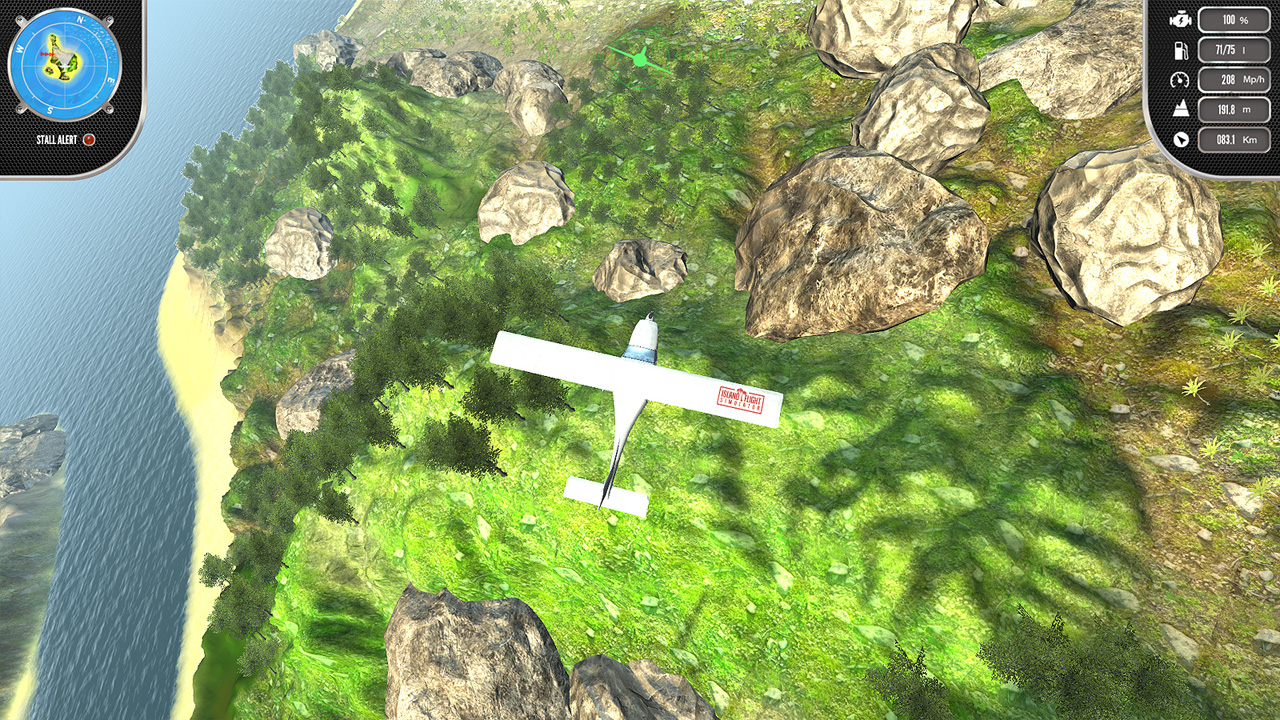Click the speed display showing 208 Mp/h
Image resolution: width=1280 pixels, height=720 pixels.
[x=1233, y=80]
